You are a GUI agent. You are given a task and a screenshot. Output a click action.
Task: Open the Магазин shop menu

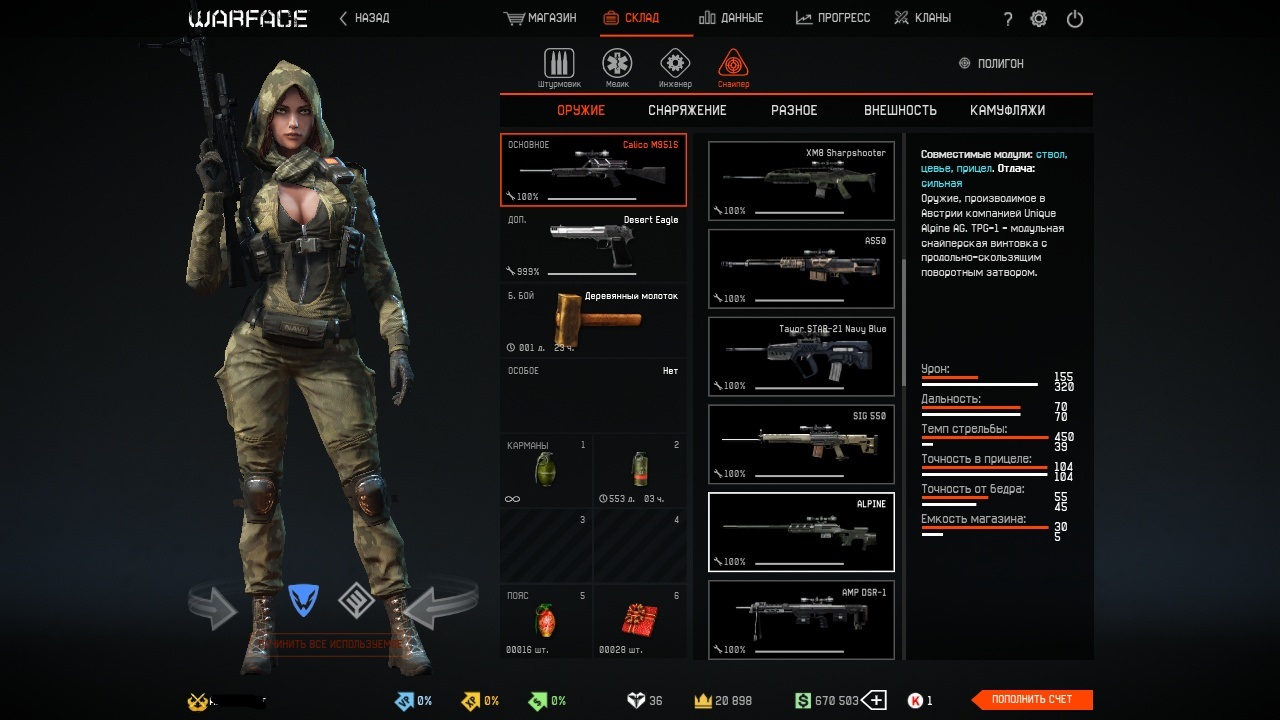541,18
